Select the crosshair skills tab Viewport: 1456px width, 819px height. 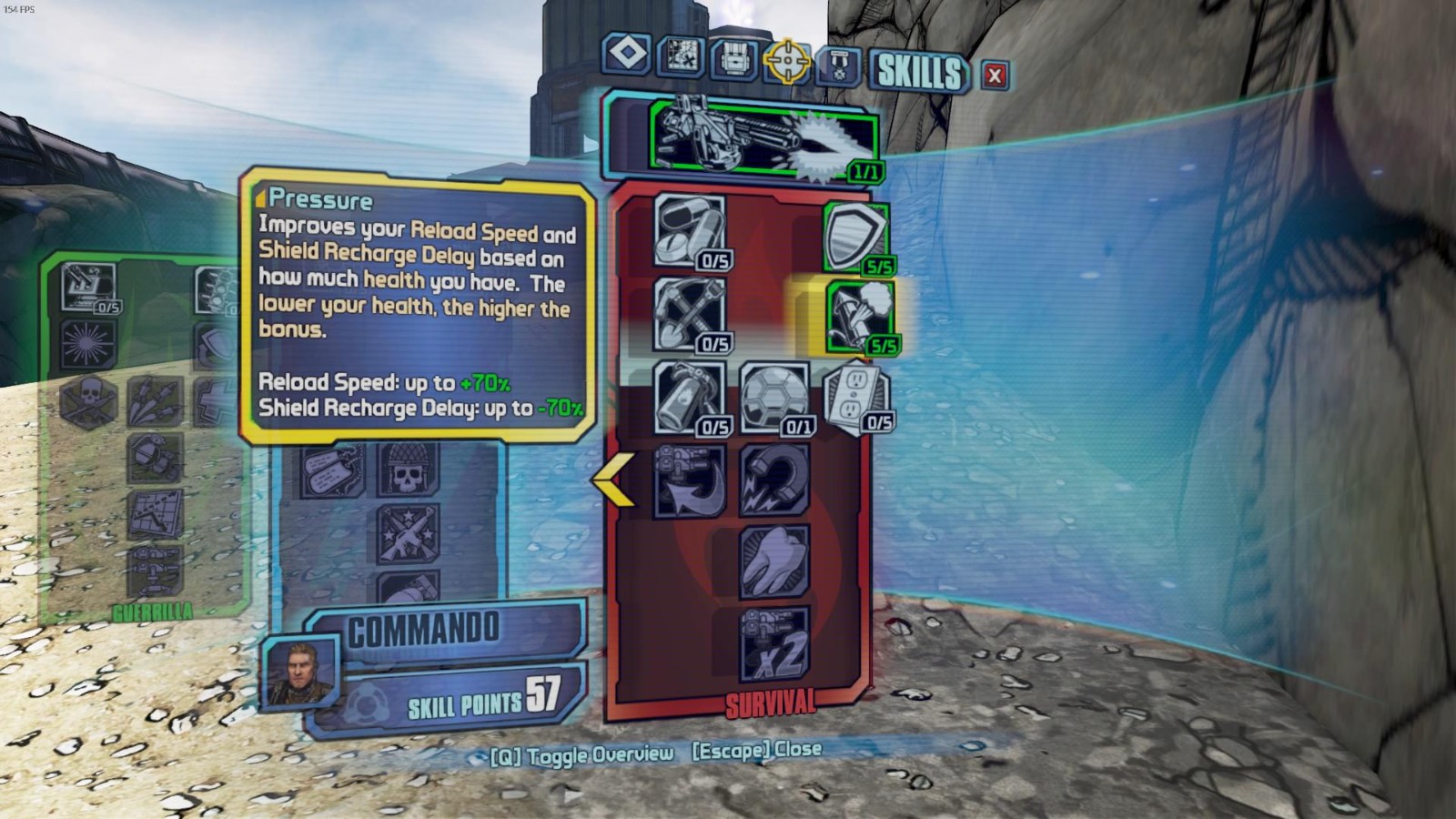point(787,62)
